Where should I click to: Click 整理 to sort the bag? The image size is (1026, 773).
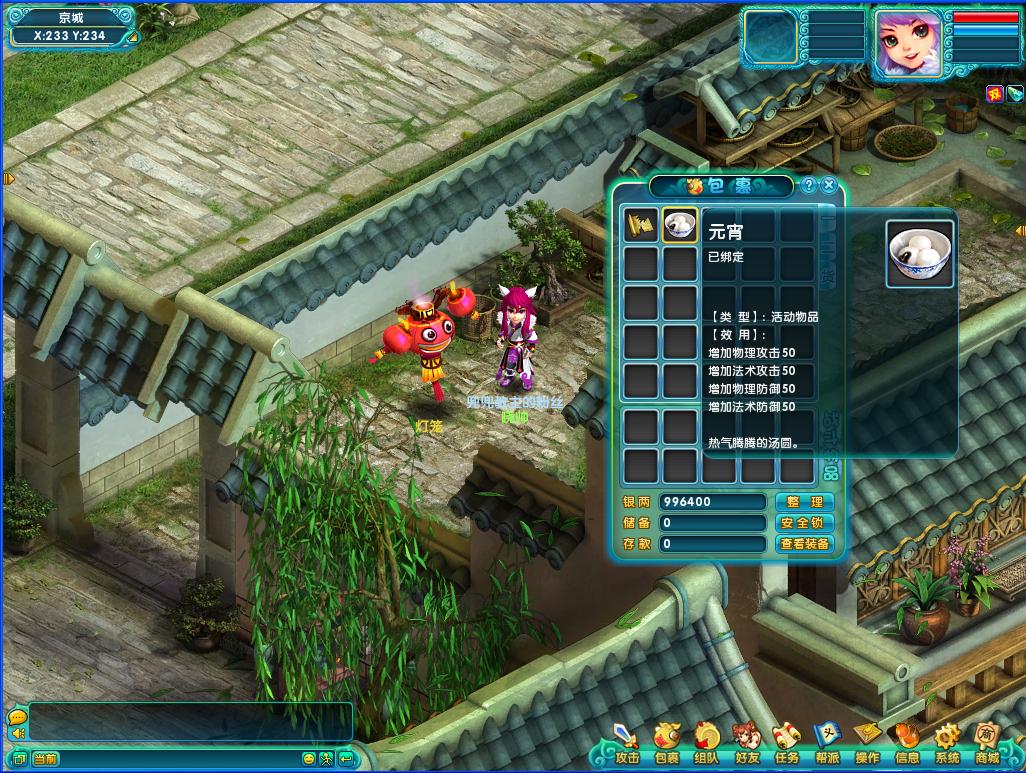pyautogui.click(x=804, y=502)
